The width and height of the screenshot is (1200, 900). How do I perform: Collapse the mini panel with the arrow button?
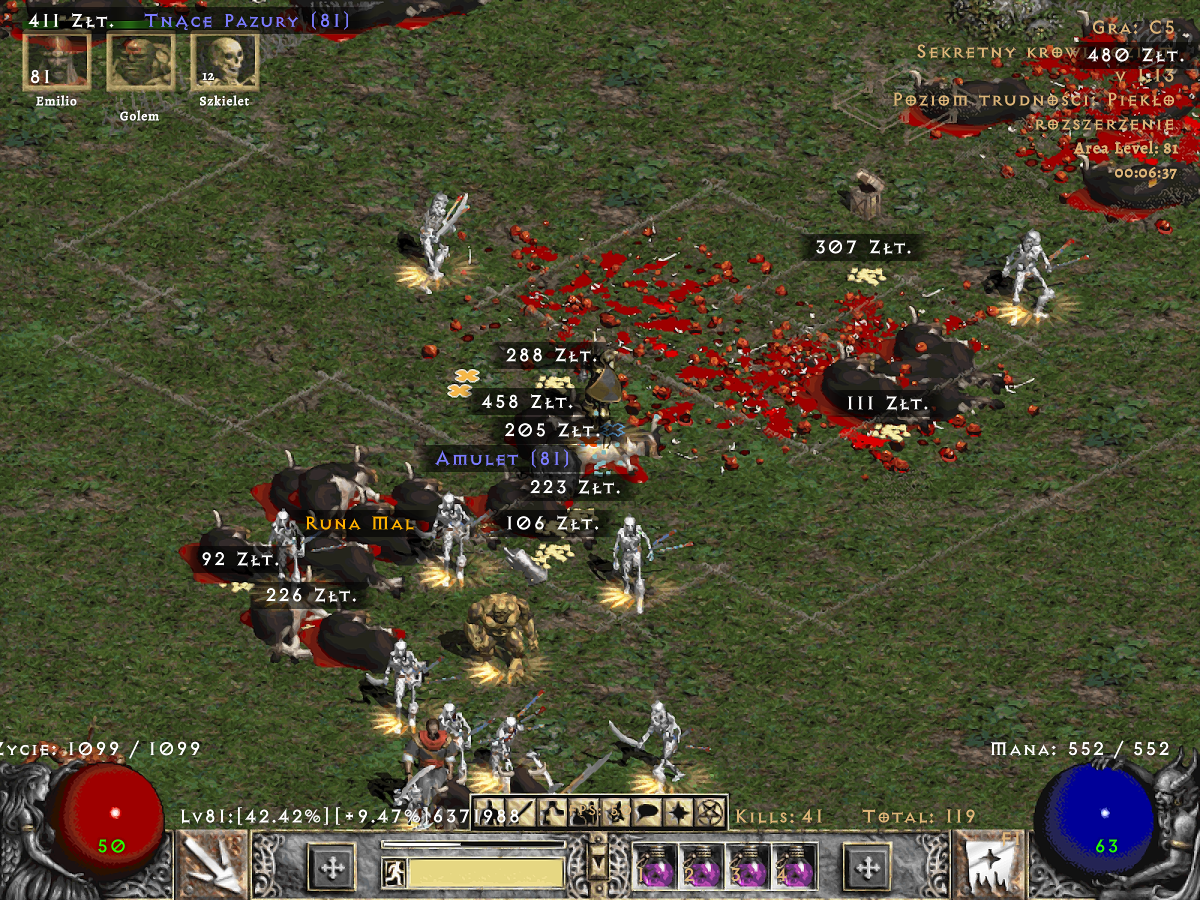pyautogui.click(x=599, y=858)
